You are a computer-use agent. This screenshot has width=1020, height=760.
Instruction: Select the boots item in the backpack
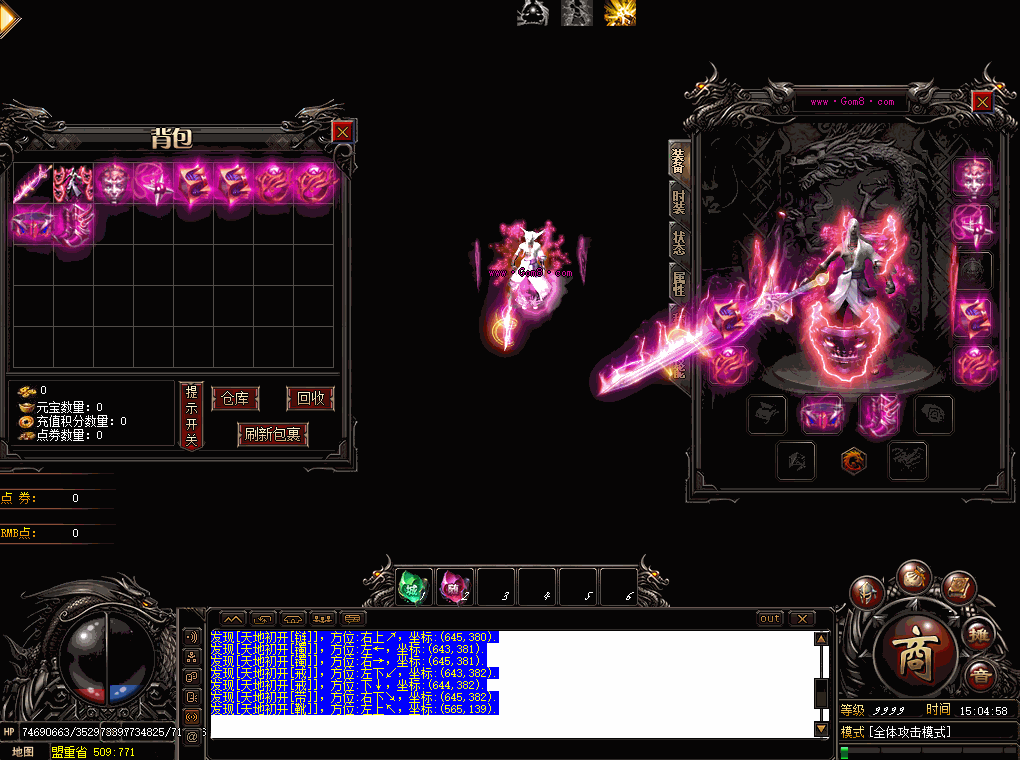point(73,223)
